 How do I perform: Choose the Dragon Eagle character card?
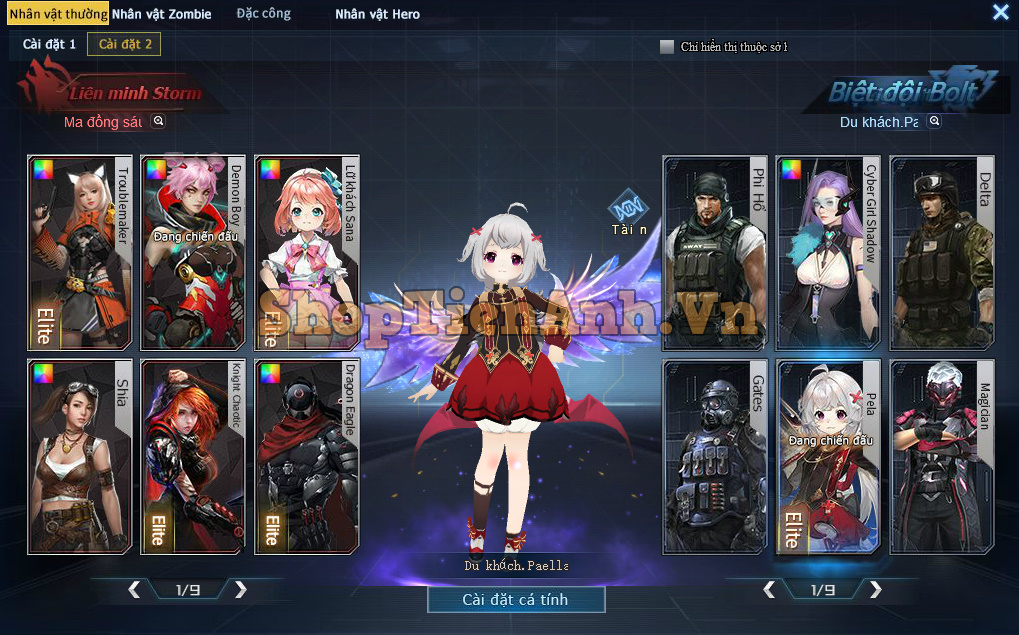(307, 456)
